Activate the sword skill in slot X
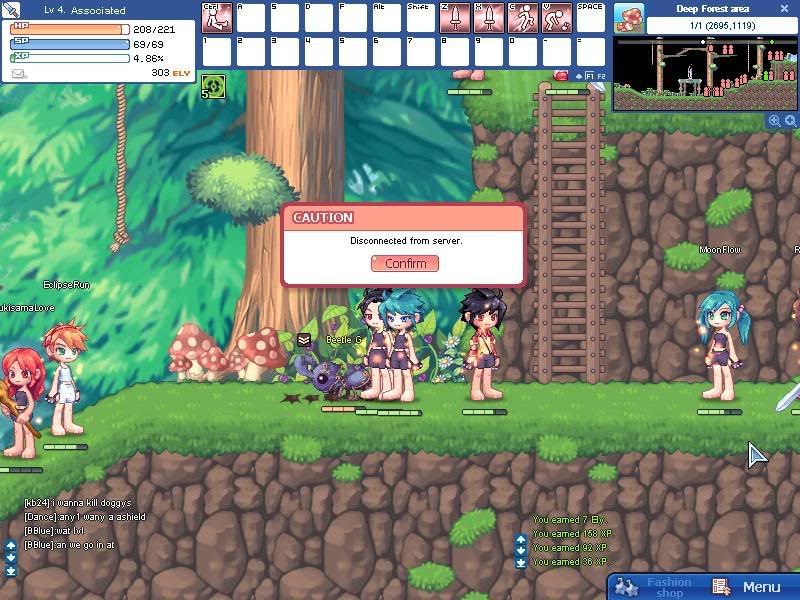Viewport: 800px width, 600px height. pos(489,17)
